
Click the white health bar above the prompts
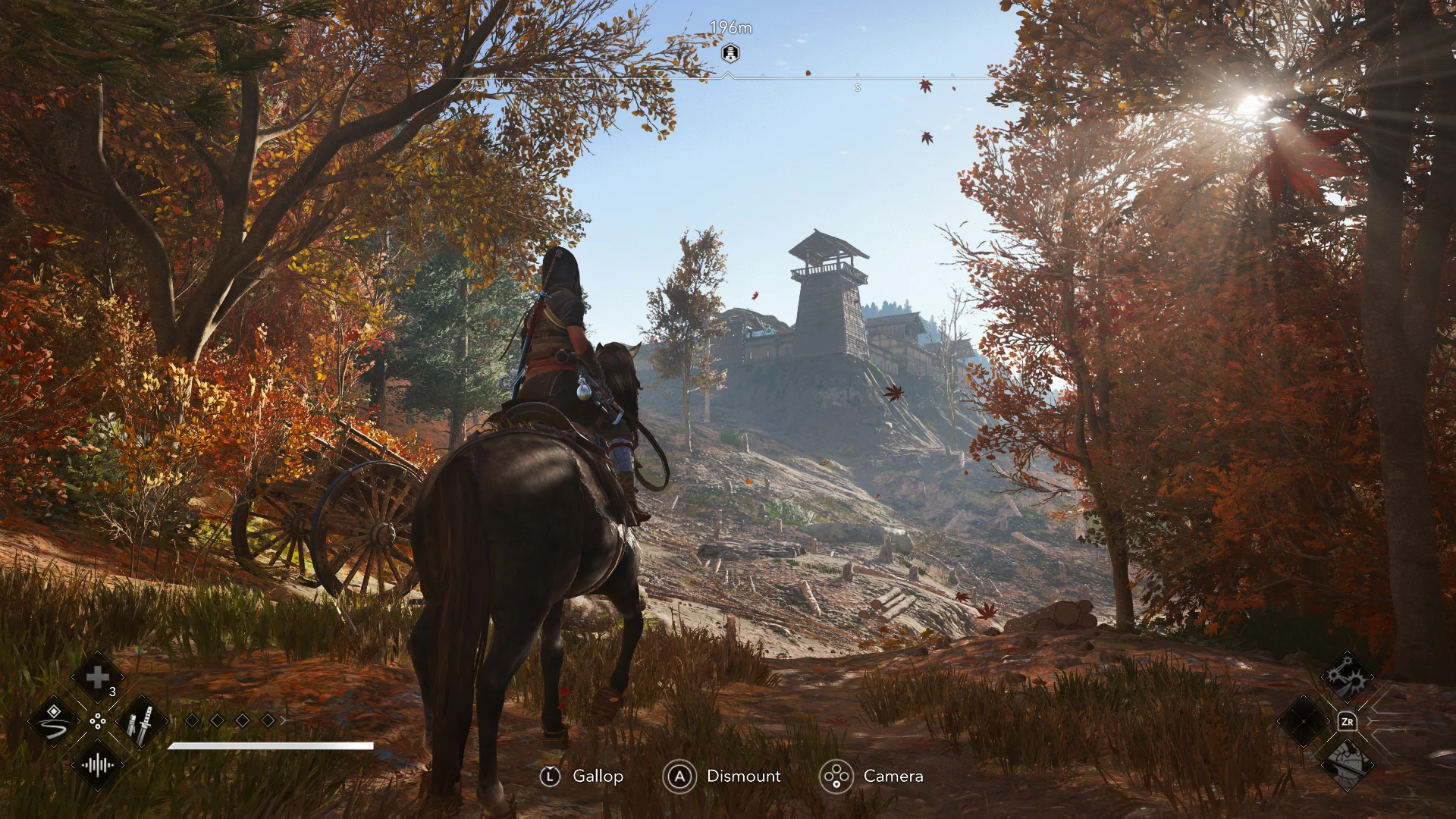click(x=271, y=745)
